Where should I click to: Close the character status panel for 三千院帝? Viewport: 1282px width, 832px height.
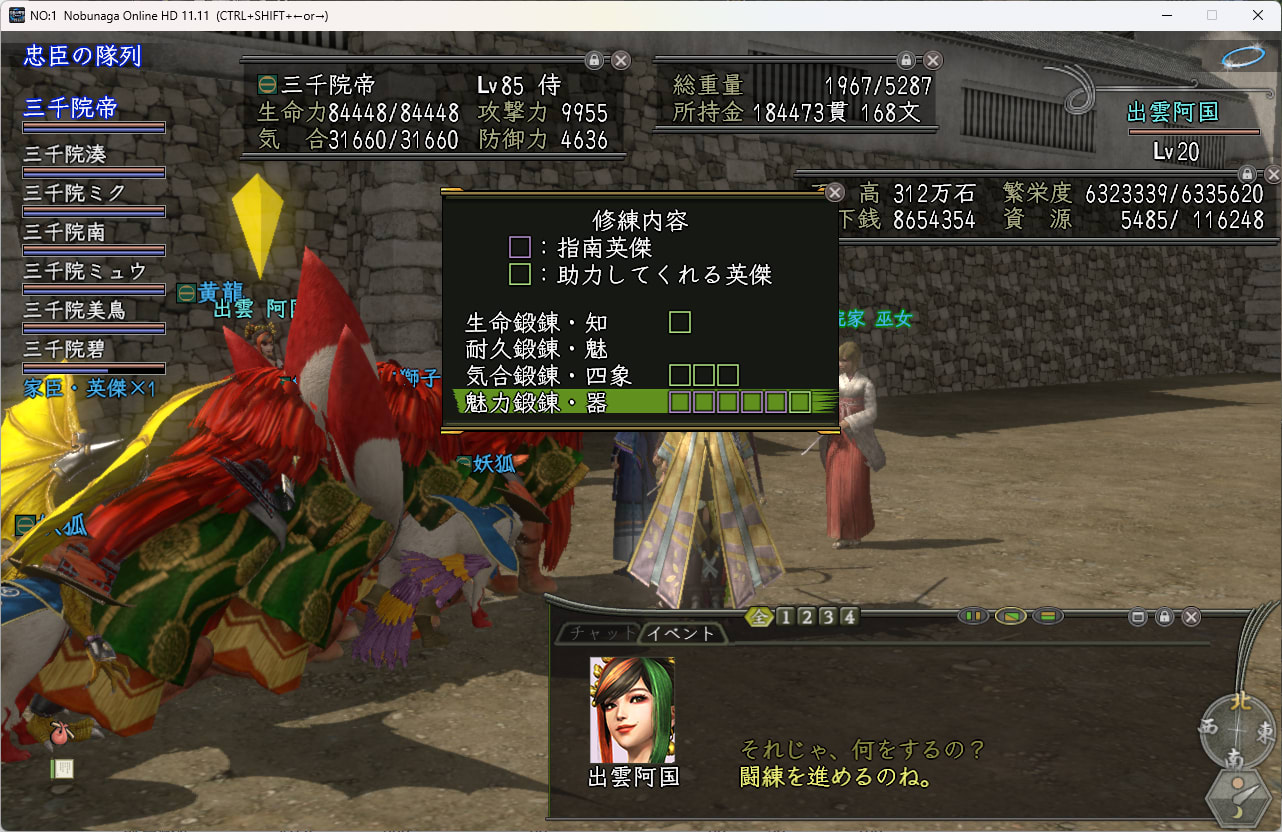(621, 60)
